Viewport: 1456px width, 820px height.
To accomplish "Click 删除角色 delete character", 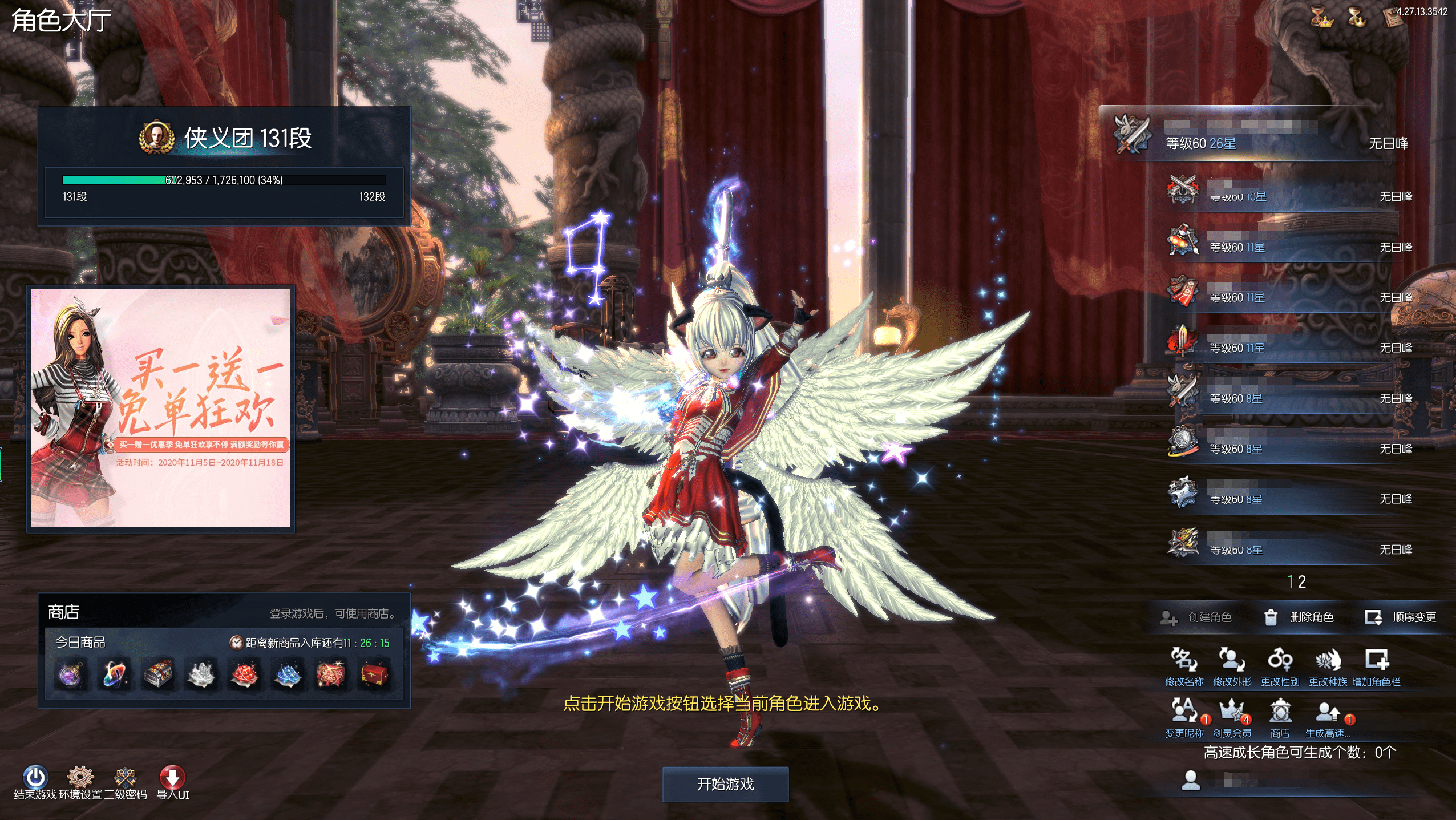I will click(1300, 617).
